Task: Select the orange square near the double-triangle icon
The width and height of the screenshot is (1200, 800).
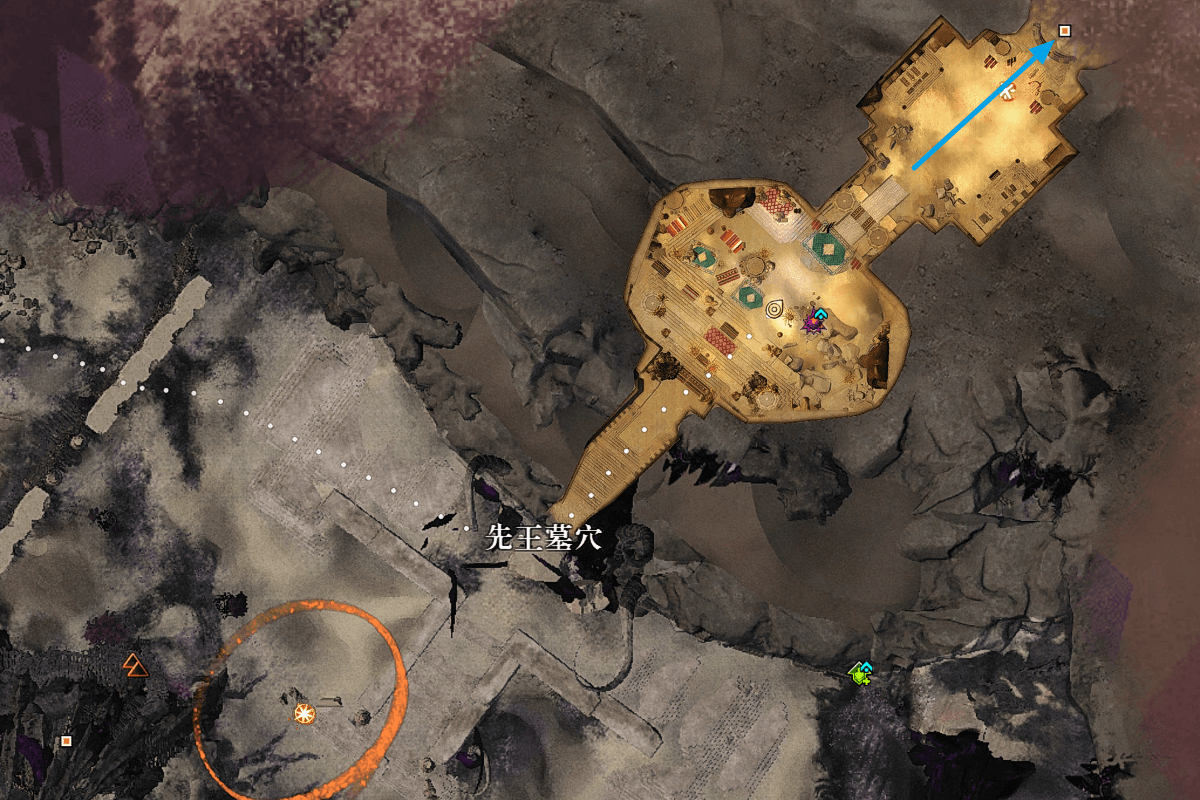Action: tap(67, 741)
